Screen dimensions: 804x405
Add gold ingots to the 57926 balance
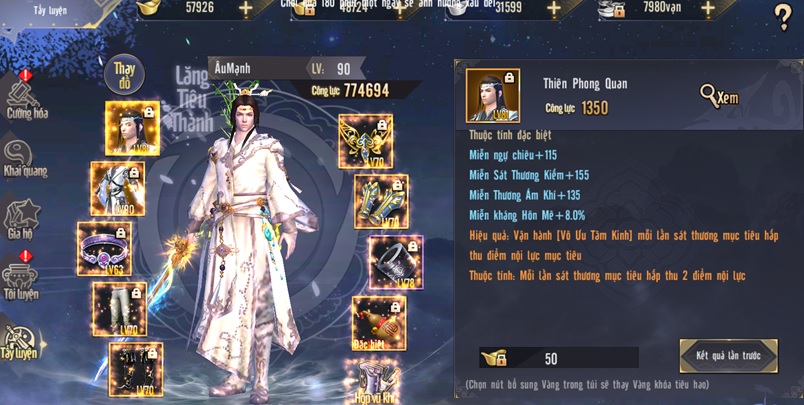point(246,10)
